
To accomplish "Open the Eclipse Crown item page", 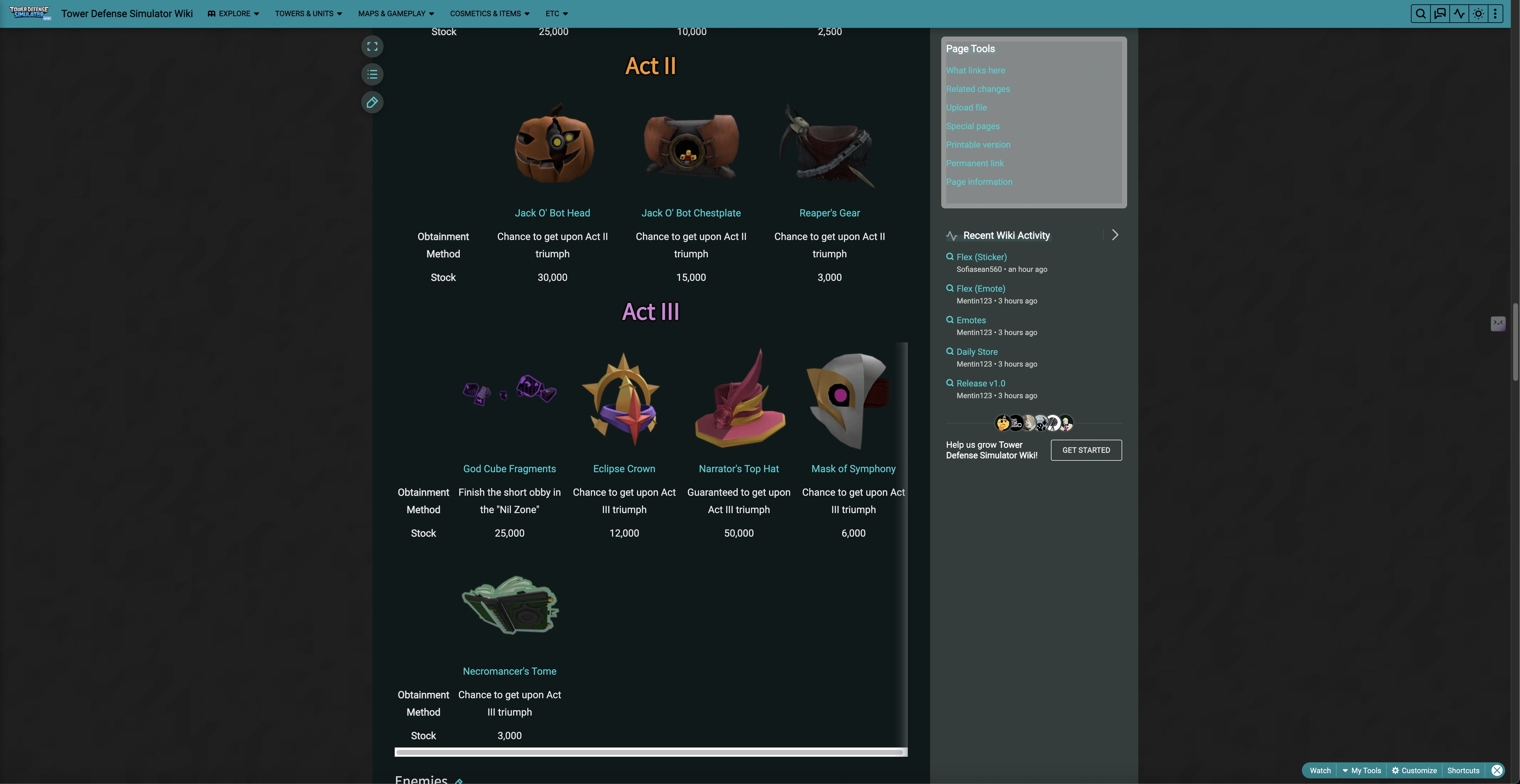I will [x=624, y=468].
